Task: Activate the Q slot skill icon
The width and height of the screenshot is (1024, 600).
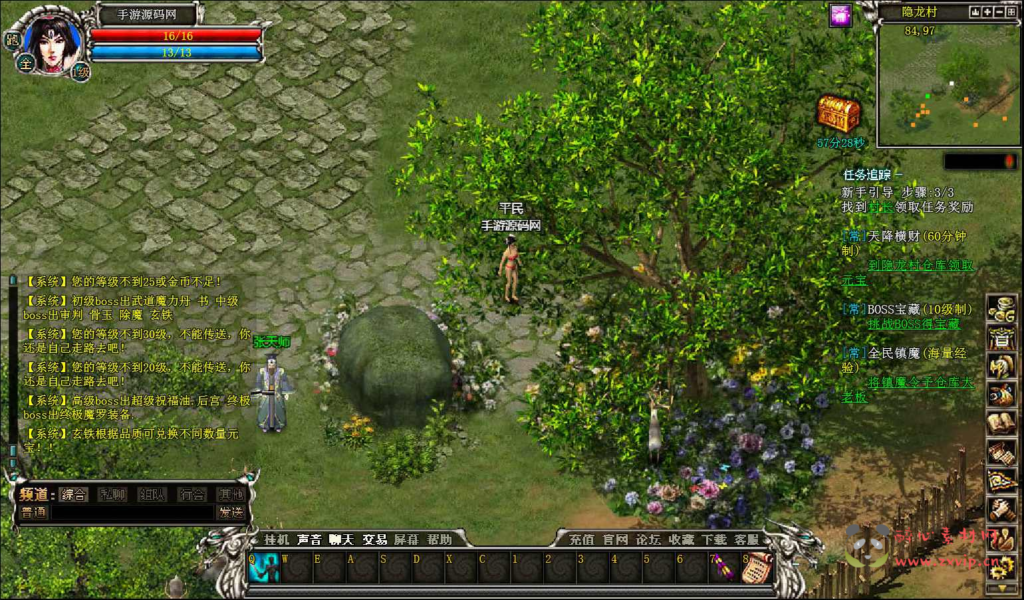Action: click(264, 567)
